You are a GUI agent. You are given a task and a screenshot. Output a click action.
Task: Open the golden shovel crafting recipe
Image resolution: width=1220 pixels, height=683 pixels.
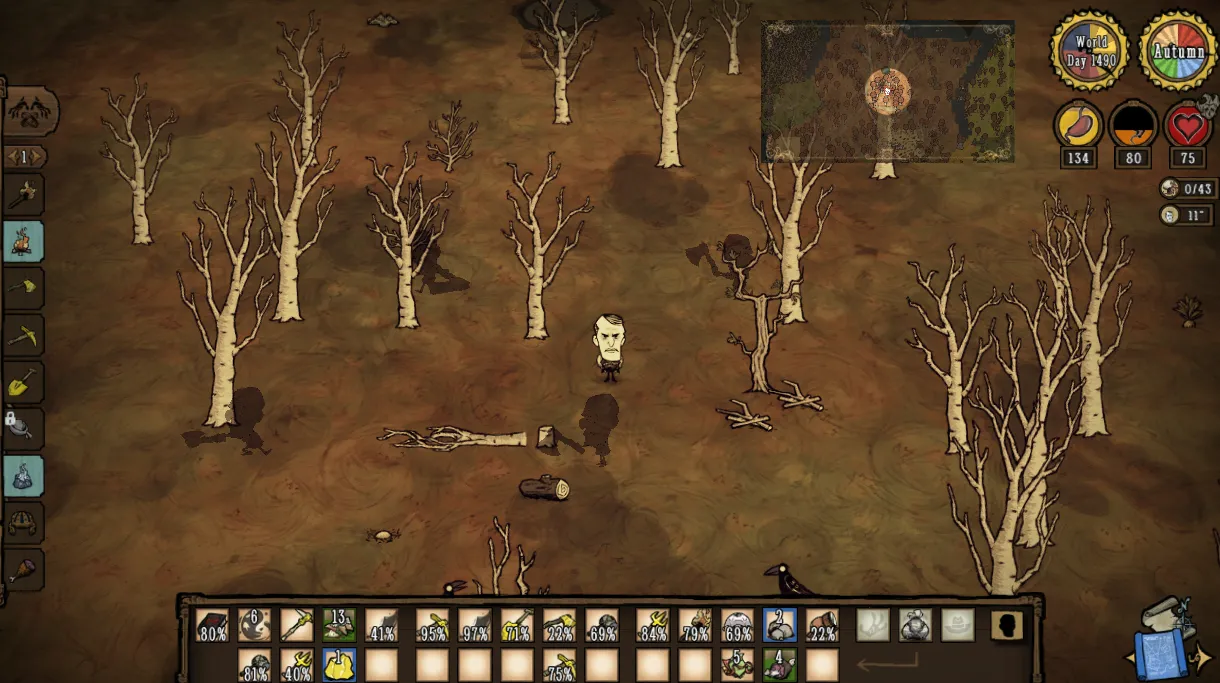click(x=23, y=382)
